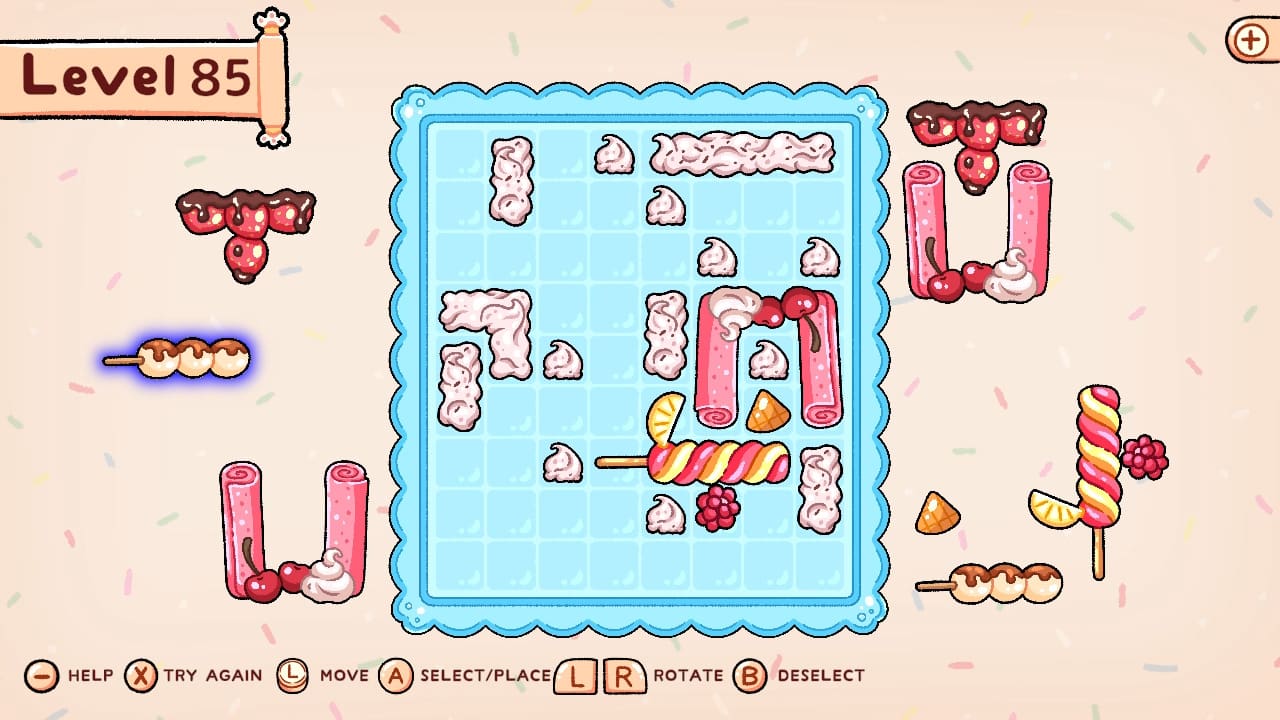This screenshot has height=720, width=1280.
Task: Click the long whipped cream strip on the board
Action: point(740,152)
